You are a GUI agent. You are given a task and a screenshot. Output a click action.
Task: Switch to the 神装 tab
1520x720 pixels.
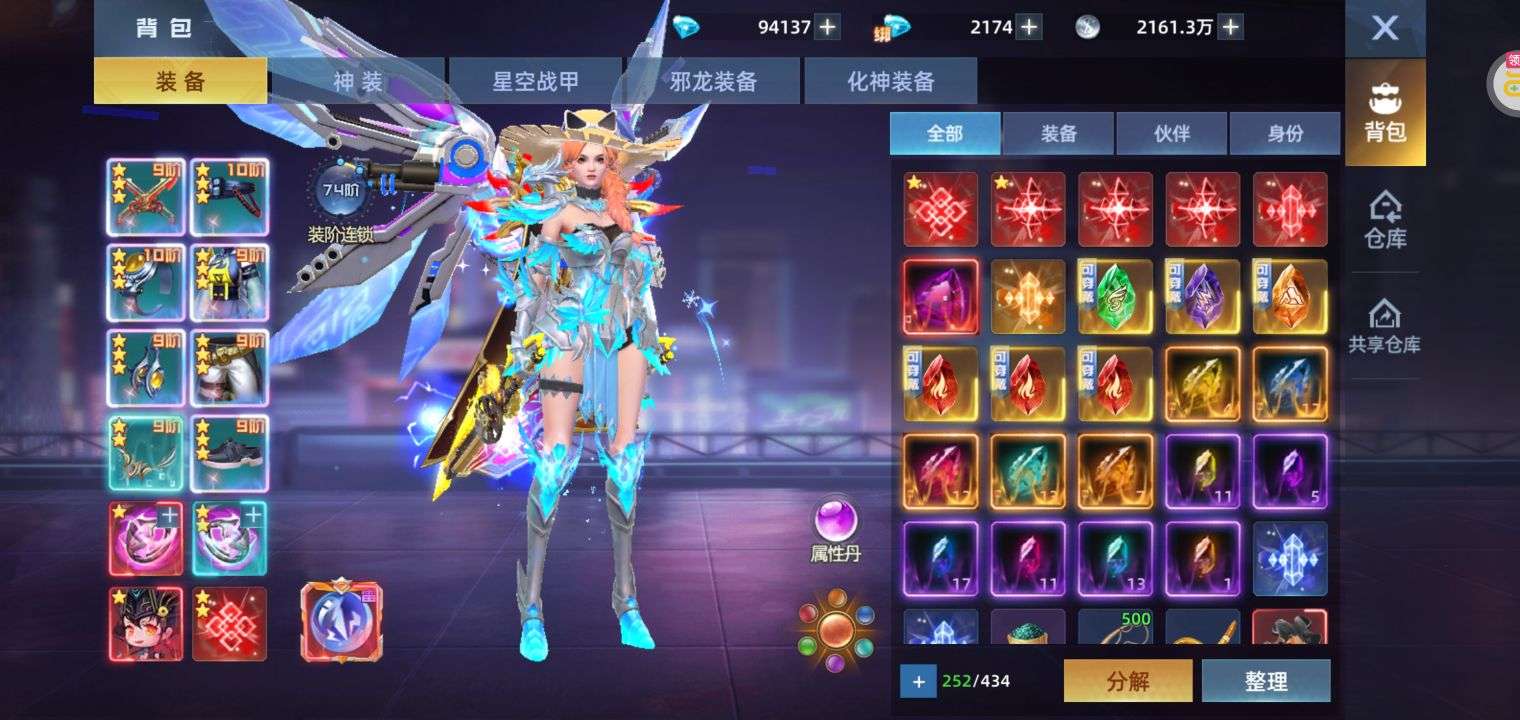[357, 81]
